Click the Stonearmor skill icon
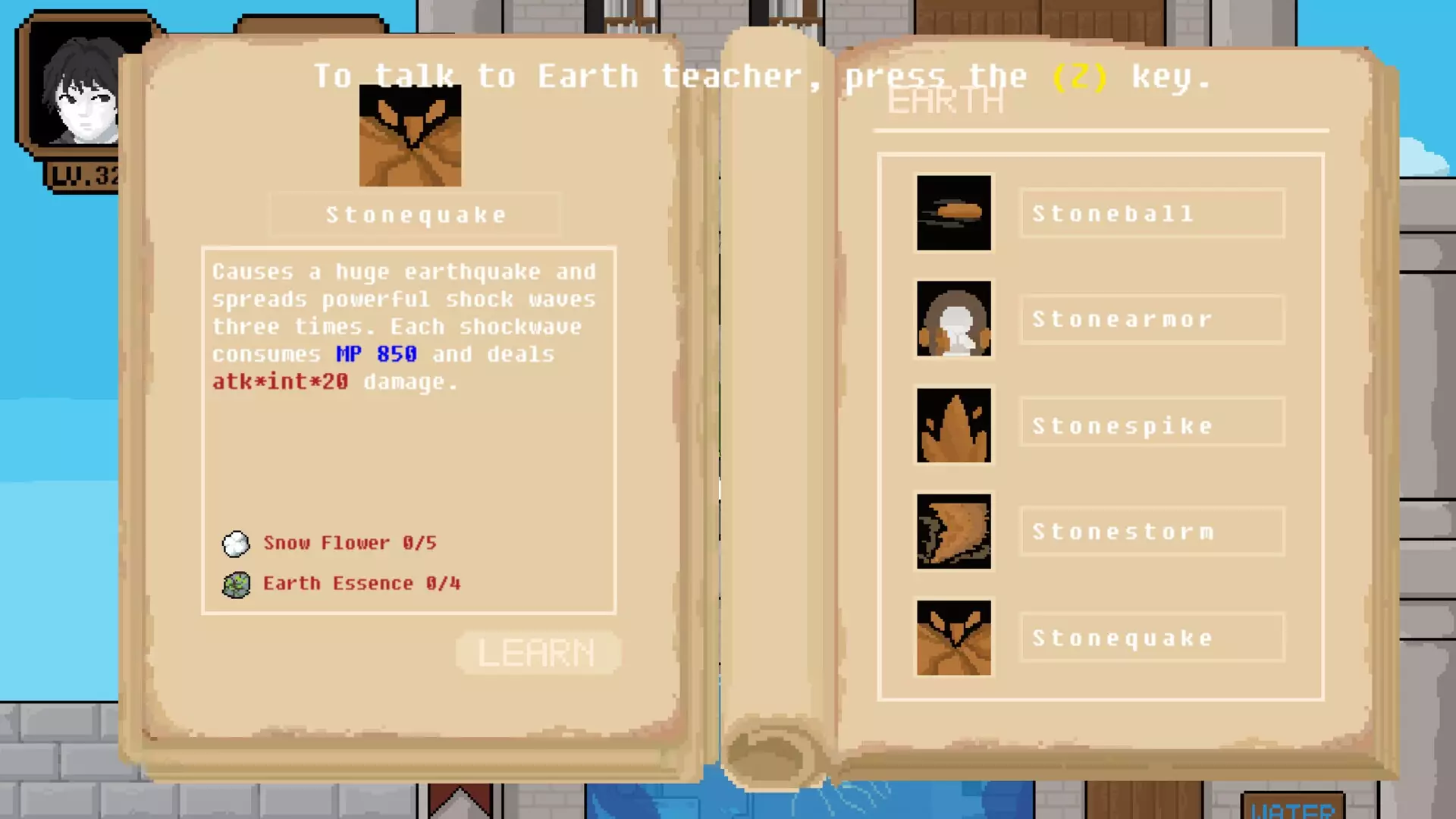Viewport: 1456px width, 819px height. click(953, 318)
